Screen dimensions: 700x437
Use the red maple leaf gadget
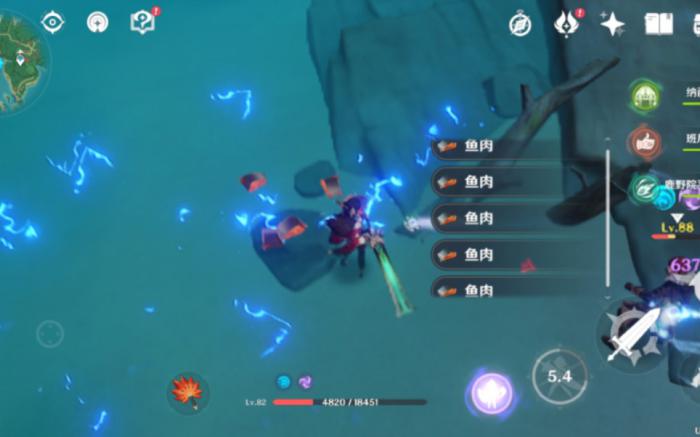click(x=188, y=393)
